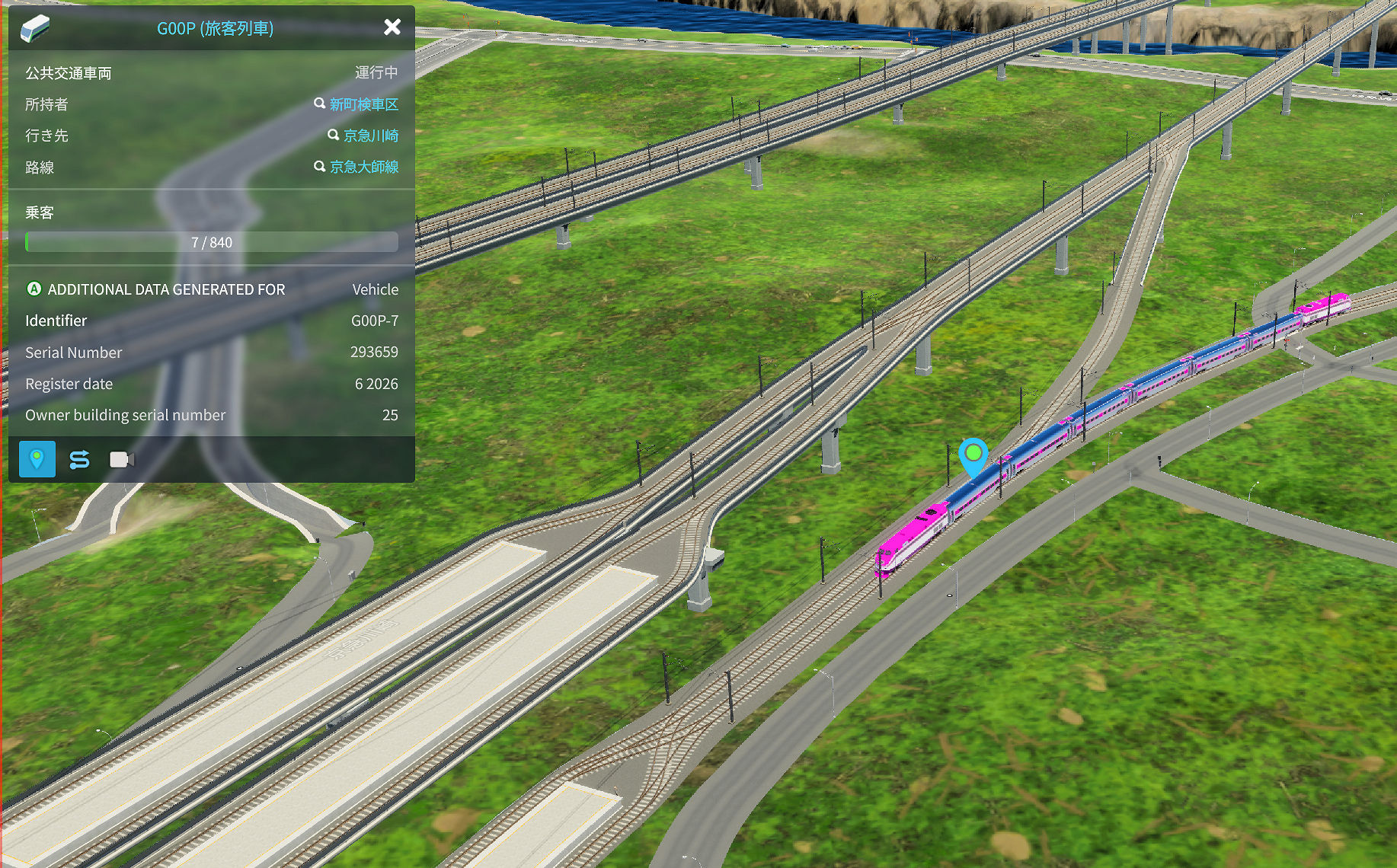Click the green A additional data icon

[x=34, y=289]
